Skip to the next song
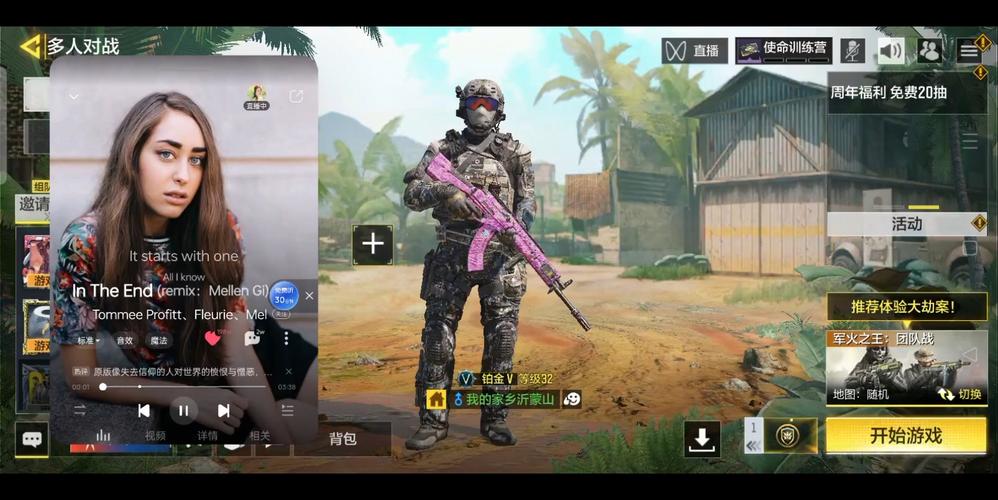998x500 pixels. coord(224,410)
